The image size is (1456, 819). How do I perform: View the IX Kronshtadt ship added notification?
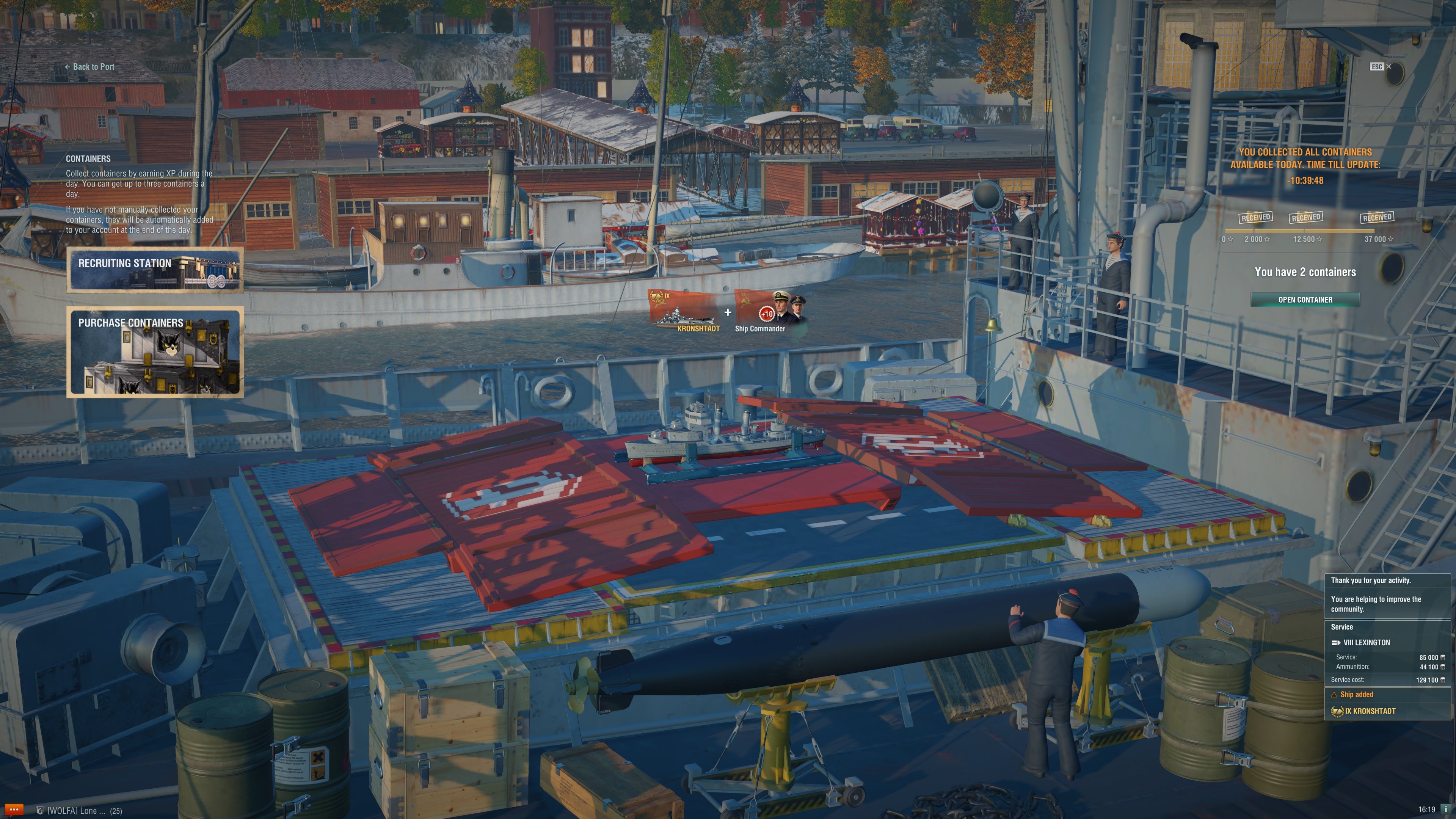click(1370, 711)
